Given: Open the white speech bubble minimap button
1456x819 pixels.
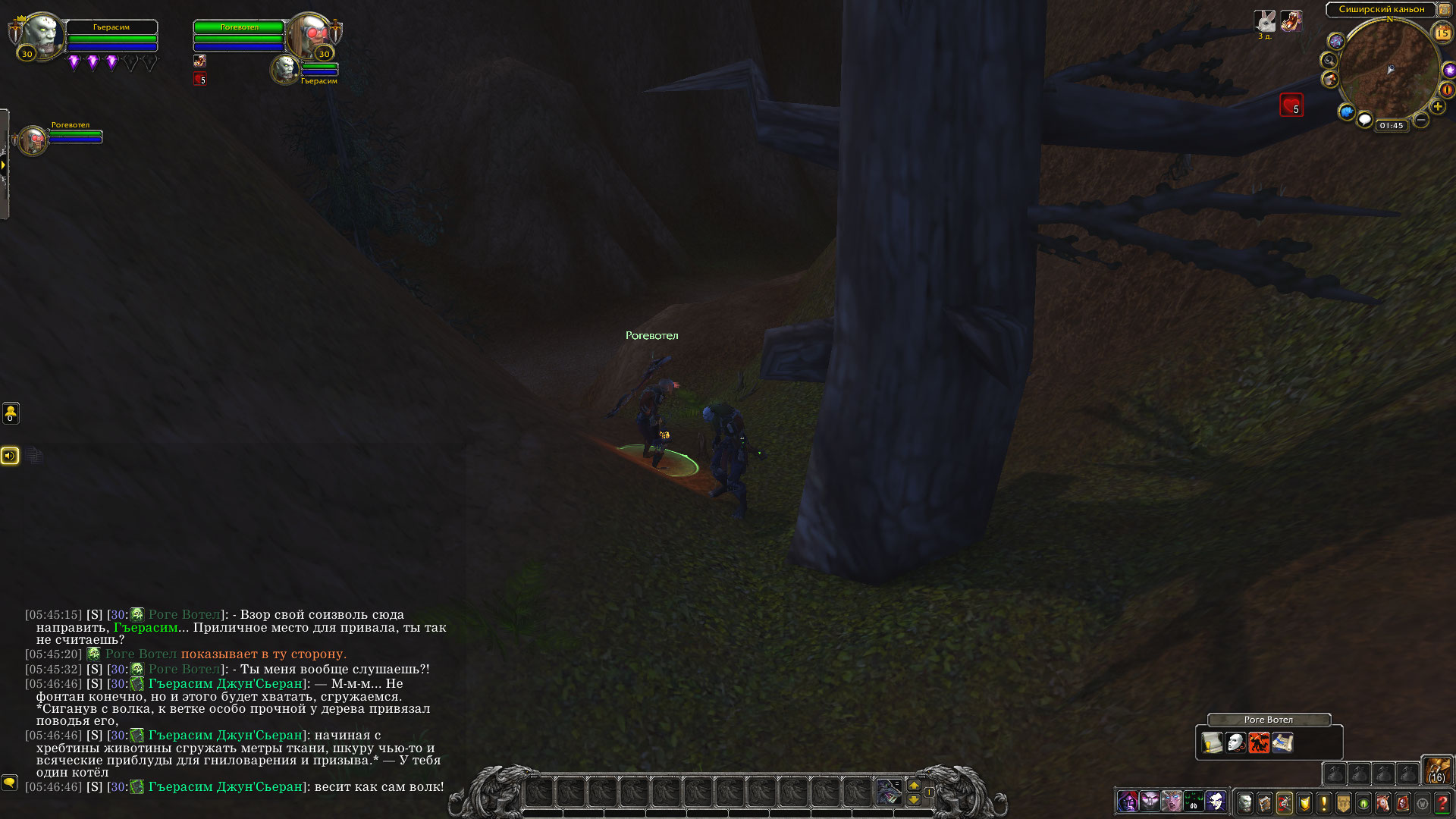Looking at the screenshot, I should 1364,120.
